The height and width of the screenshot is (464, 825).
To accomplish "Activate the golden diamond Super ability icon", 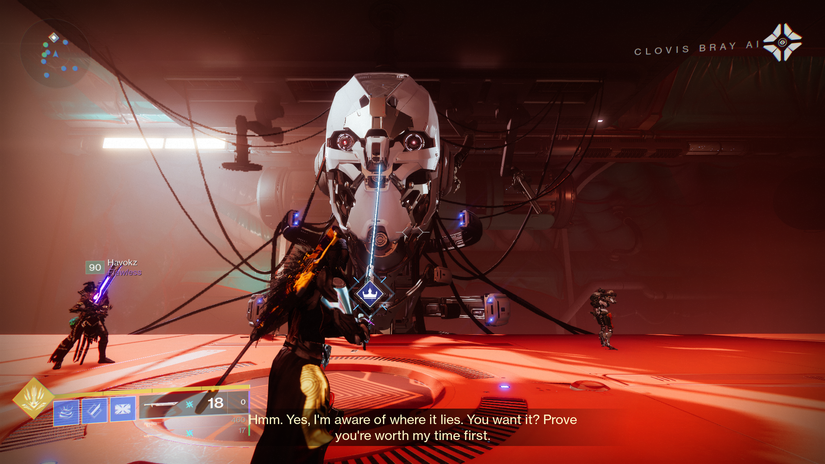I will click(x=33, y=398).
